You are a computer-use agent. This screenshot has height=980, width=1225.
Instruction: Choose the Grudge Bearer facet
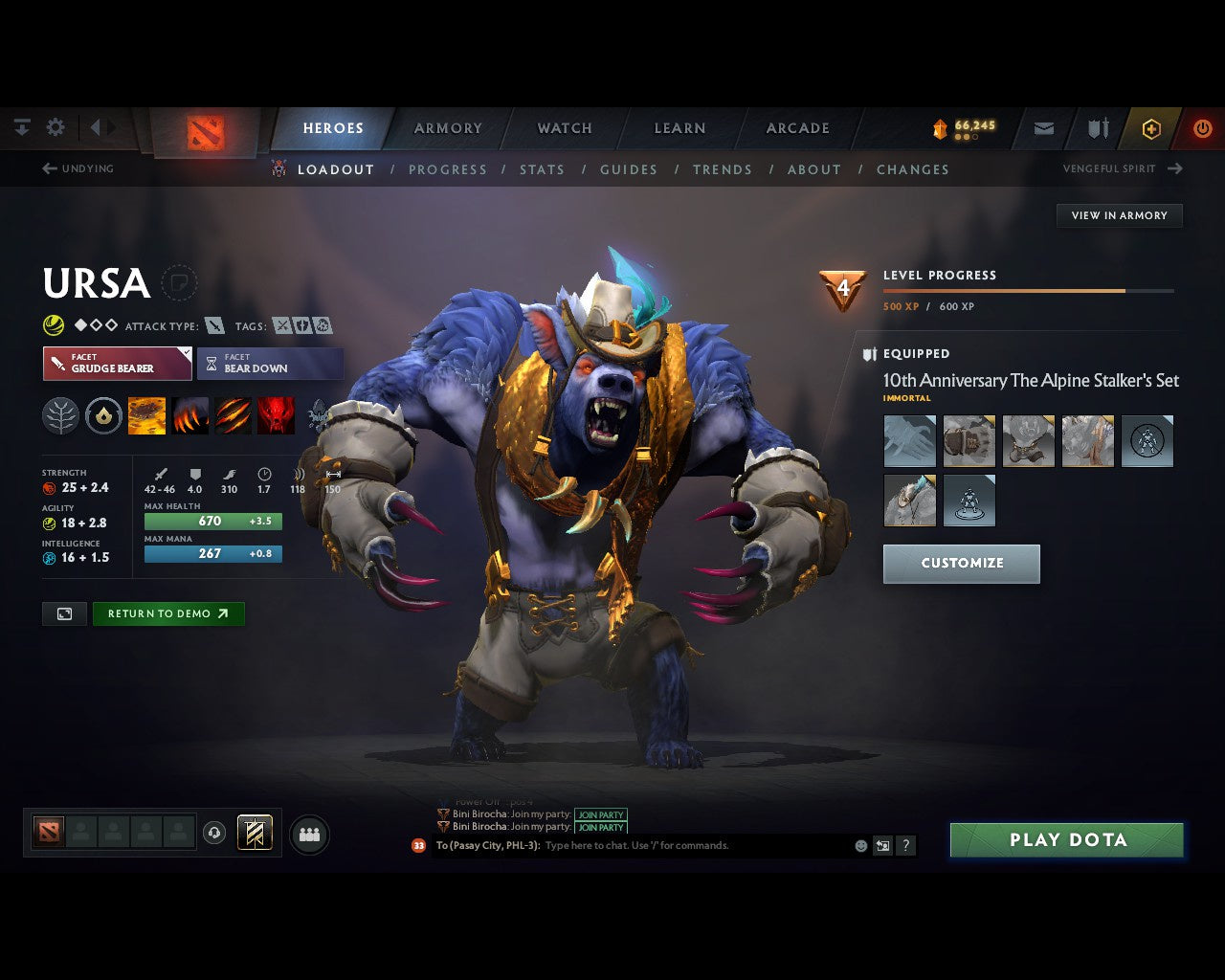click(x=117, y=364)
